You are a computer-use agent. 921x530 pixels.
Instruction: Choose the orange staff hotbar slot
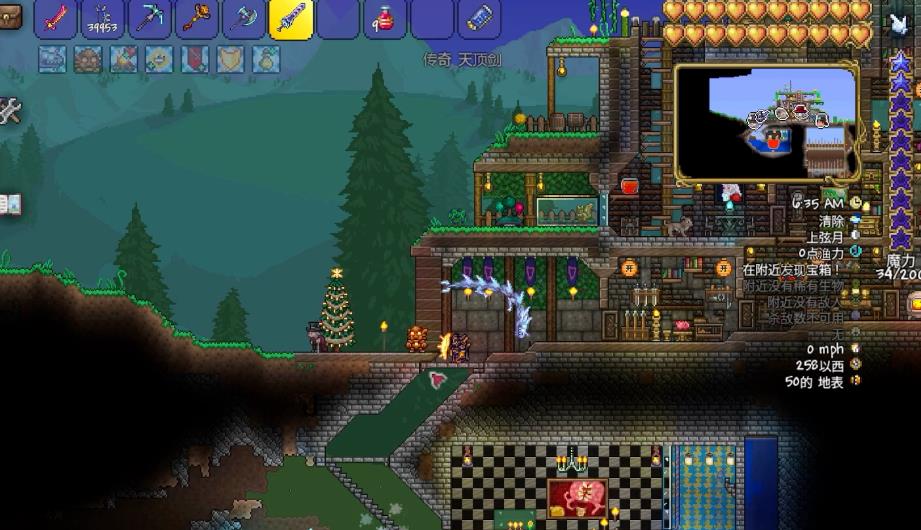[197, 19]
